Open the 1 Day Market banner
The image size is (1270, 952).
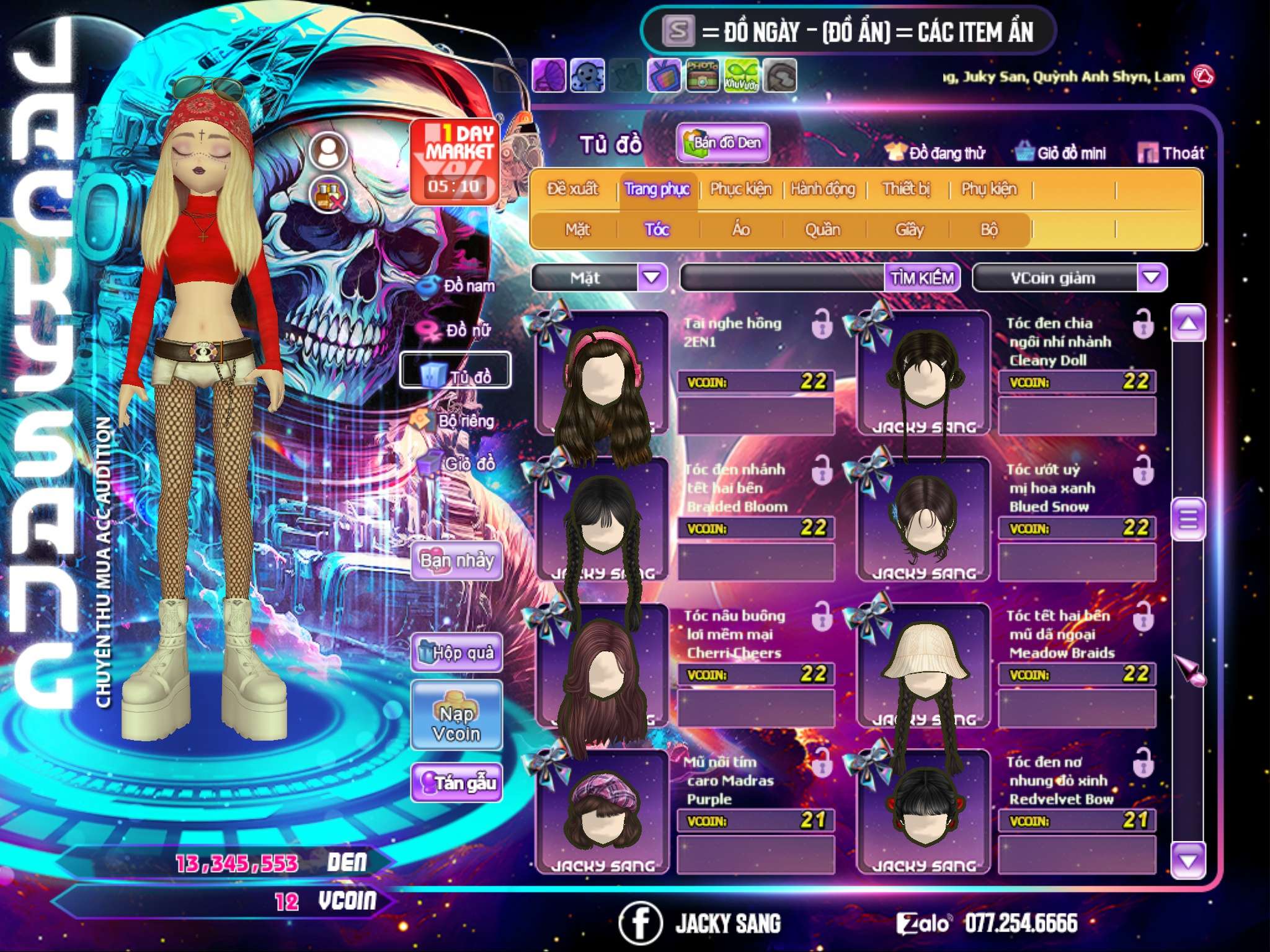[x=456, y=161]
